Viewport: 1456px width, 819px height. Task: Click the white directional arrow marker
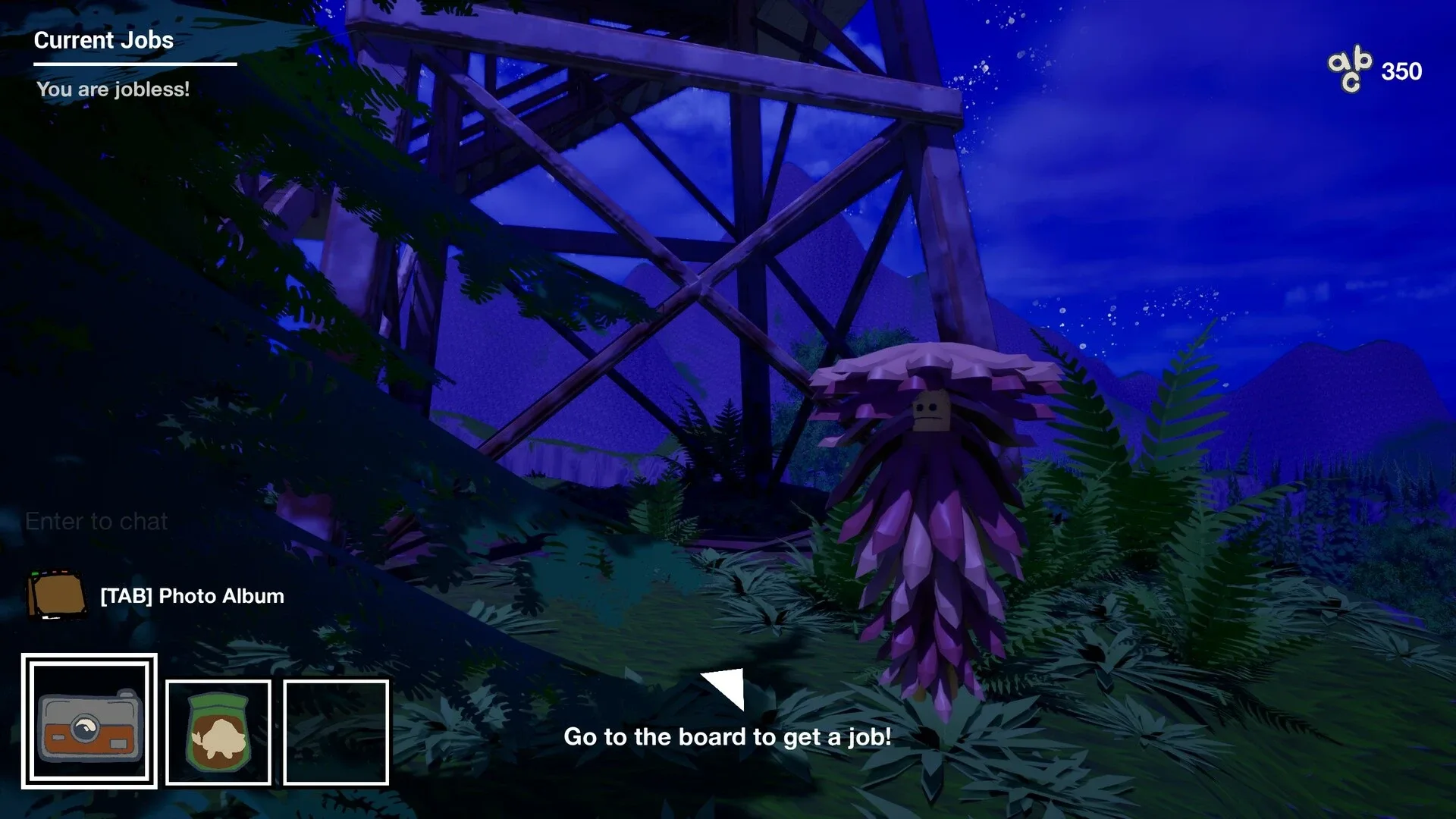(723, 689)
